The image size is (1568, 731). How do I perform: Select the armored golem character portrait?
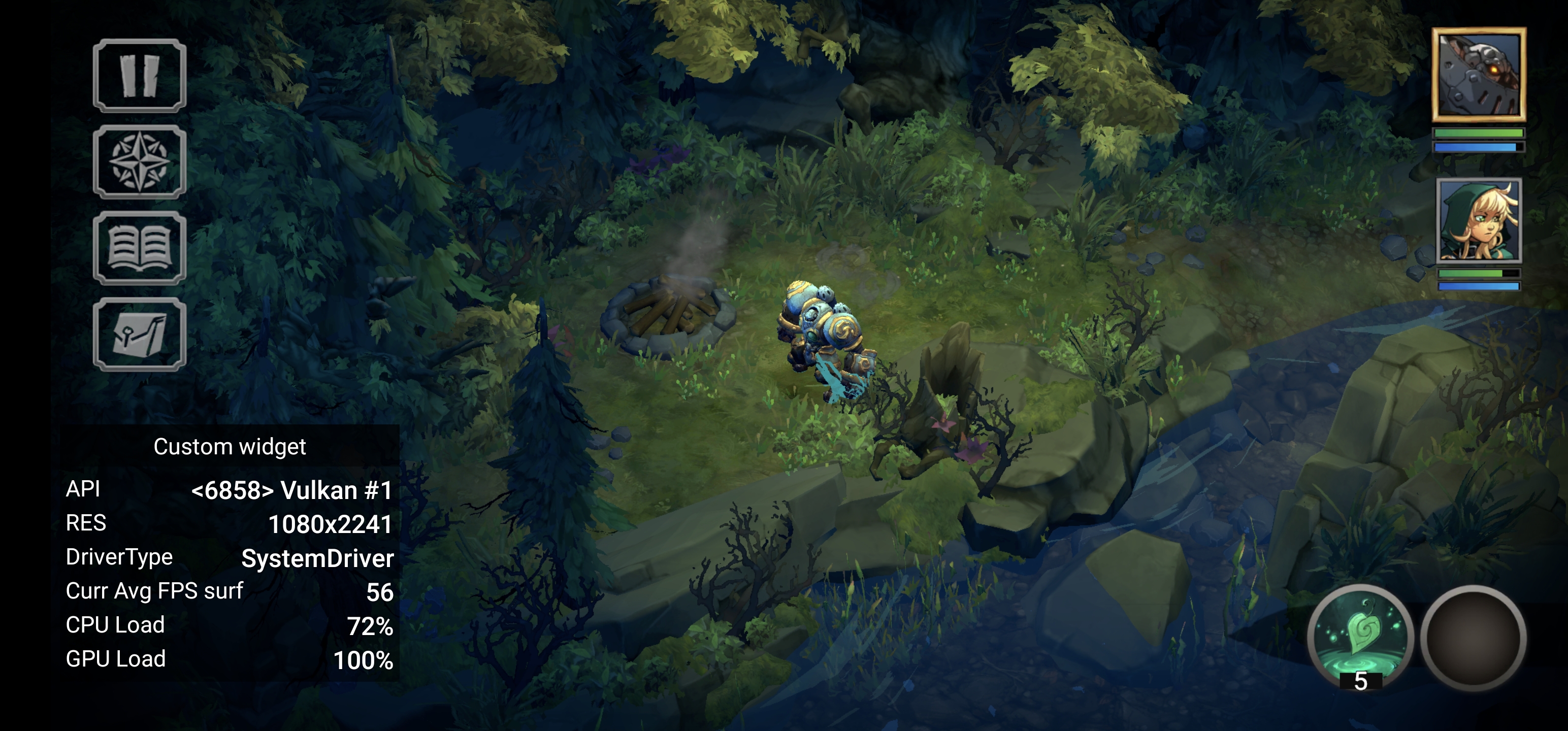[x=1479, y=75]
